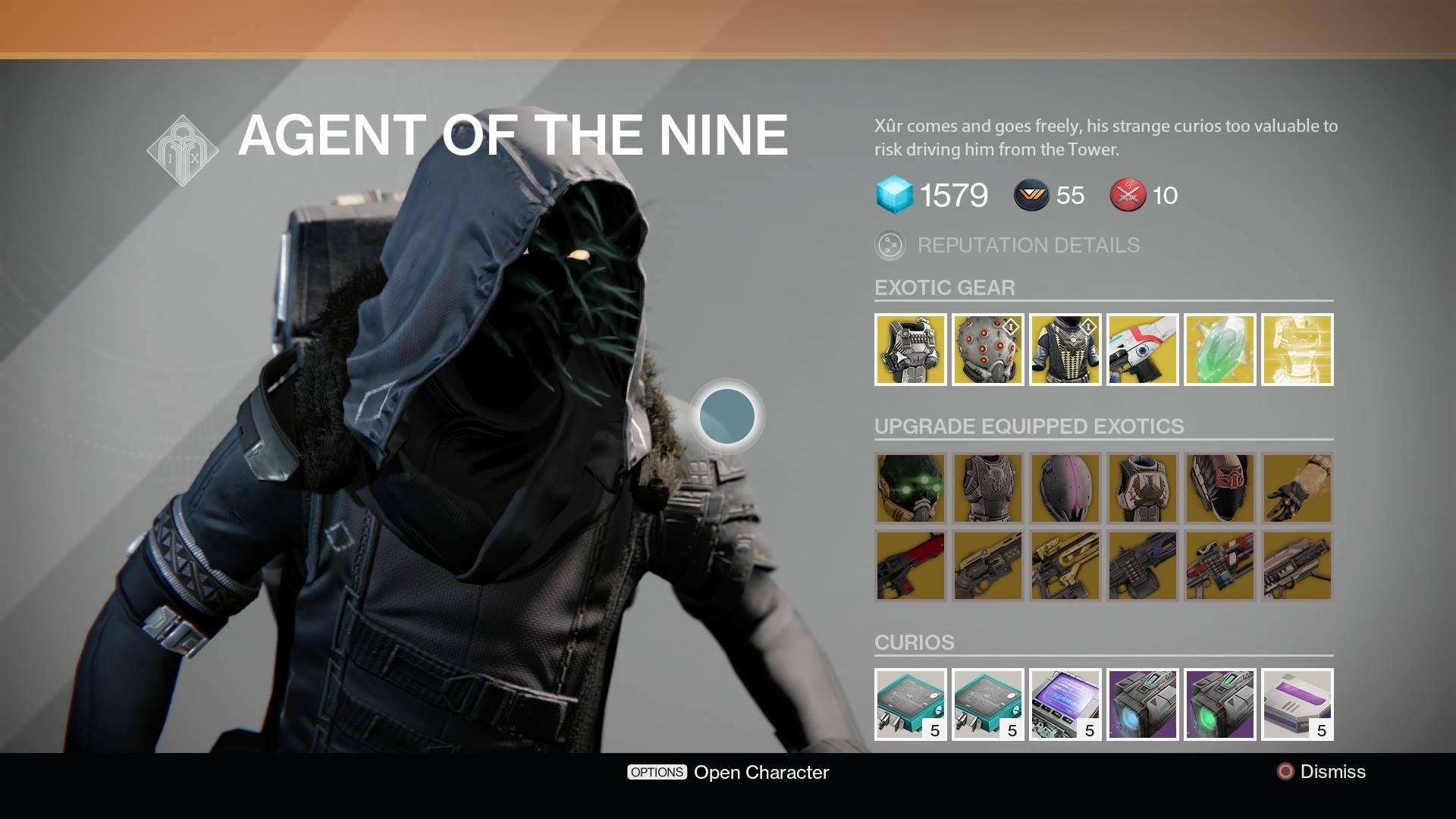Image resolution: width=1456 pixels, height=819 pixels.
Task: Select the white rifle in Exotic Gear
Action: pyautogui.click(x=1141, y=350)
